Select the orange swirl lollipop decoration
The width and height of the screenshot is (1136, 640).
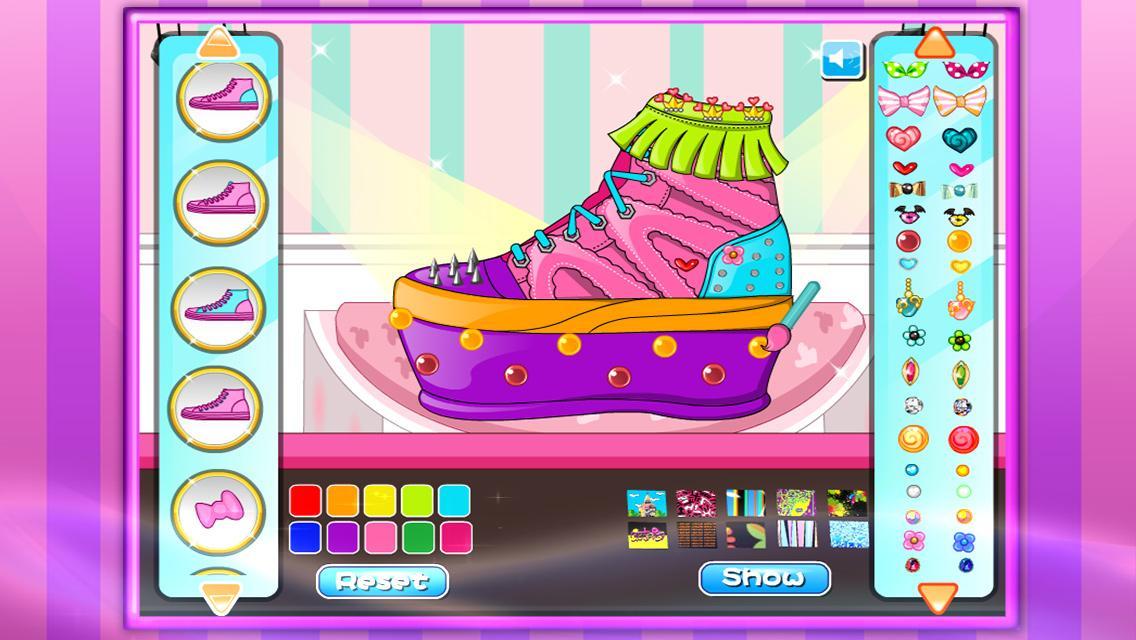[x=911, y=438]
